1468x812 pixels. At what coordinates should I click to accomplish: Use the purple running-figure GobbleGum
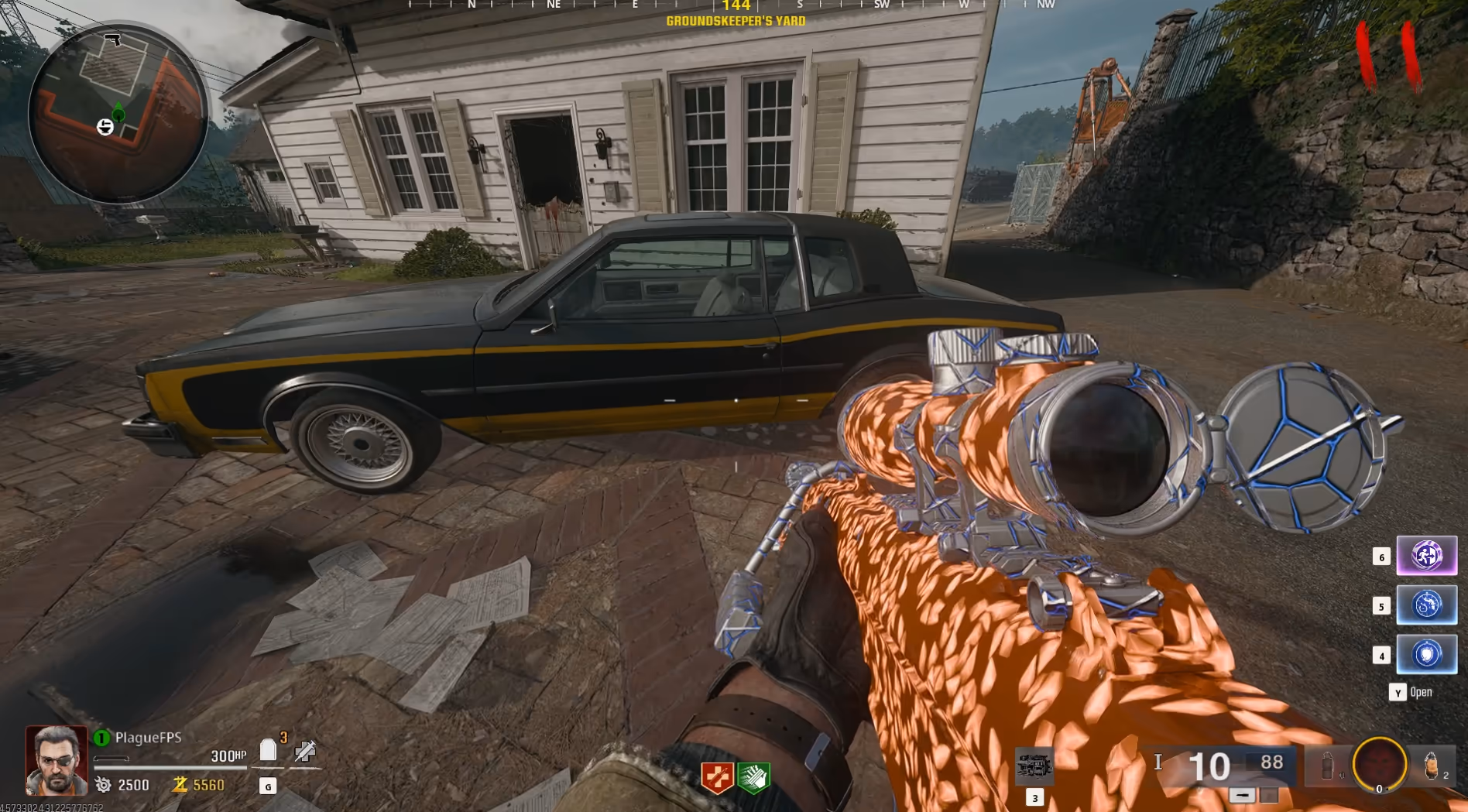coord(1426,556)
